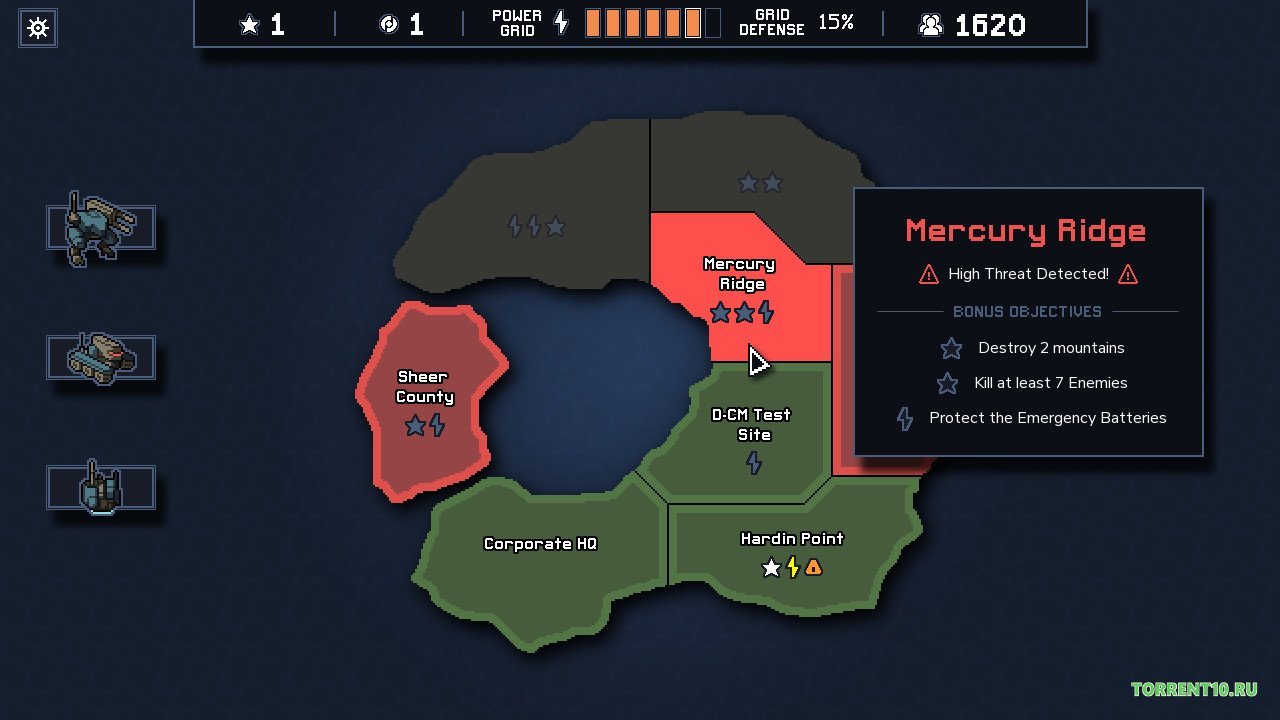Select the turret unit thumbnail
The width and height of the screenshot is (1280, 720).
[x=100, y=487]
